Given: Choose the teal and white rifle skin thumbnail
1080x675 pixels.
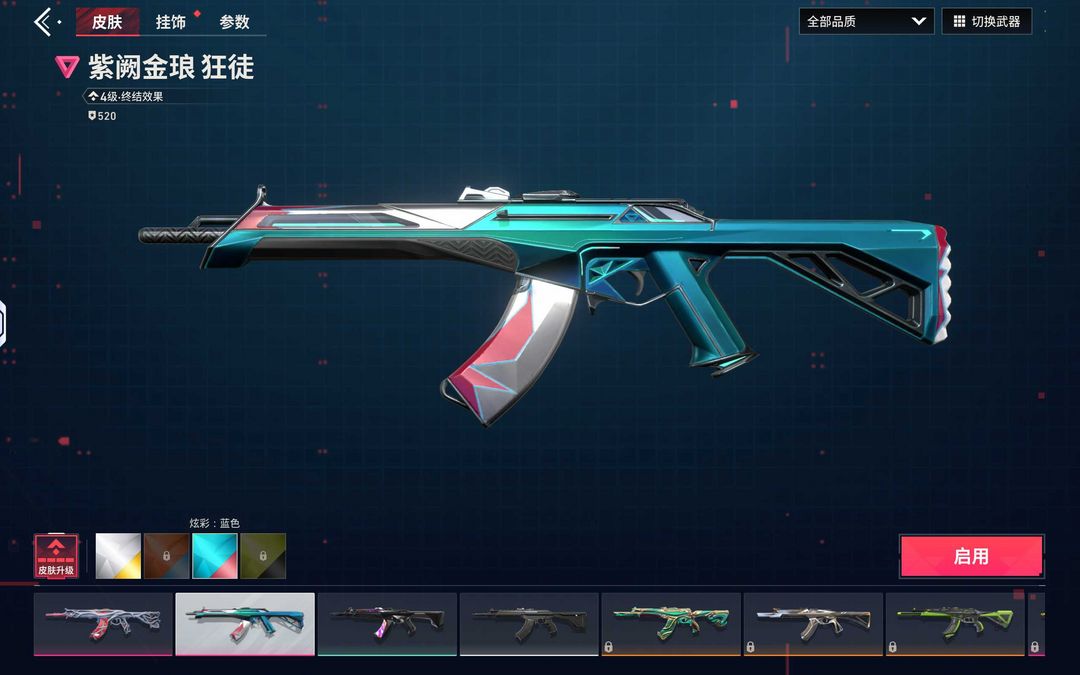Looking at the screenshot, I should pos(245,624).
